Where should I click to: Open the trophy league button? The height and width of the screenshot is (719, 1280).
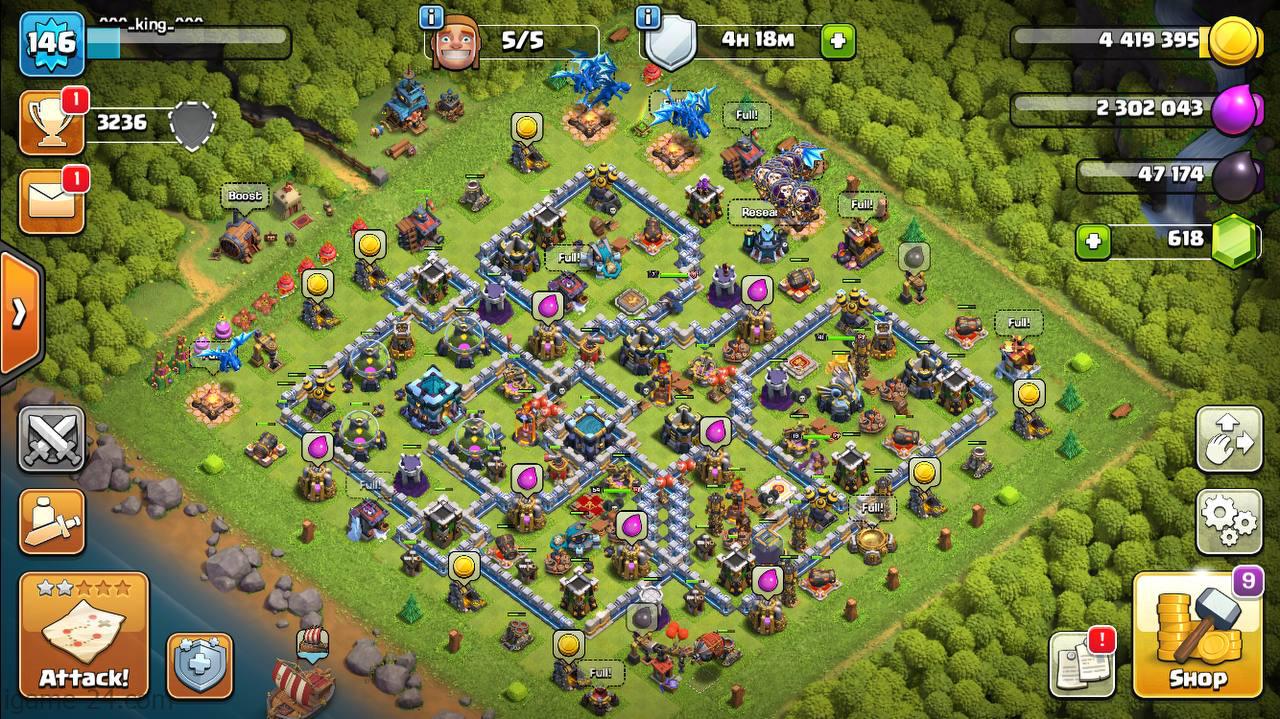pos(51,123)
